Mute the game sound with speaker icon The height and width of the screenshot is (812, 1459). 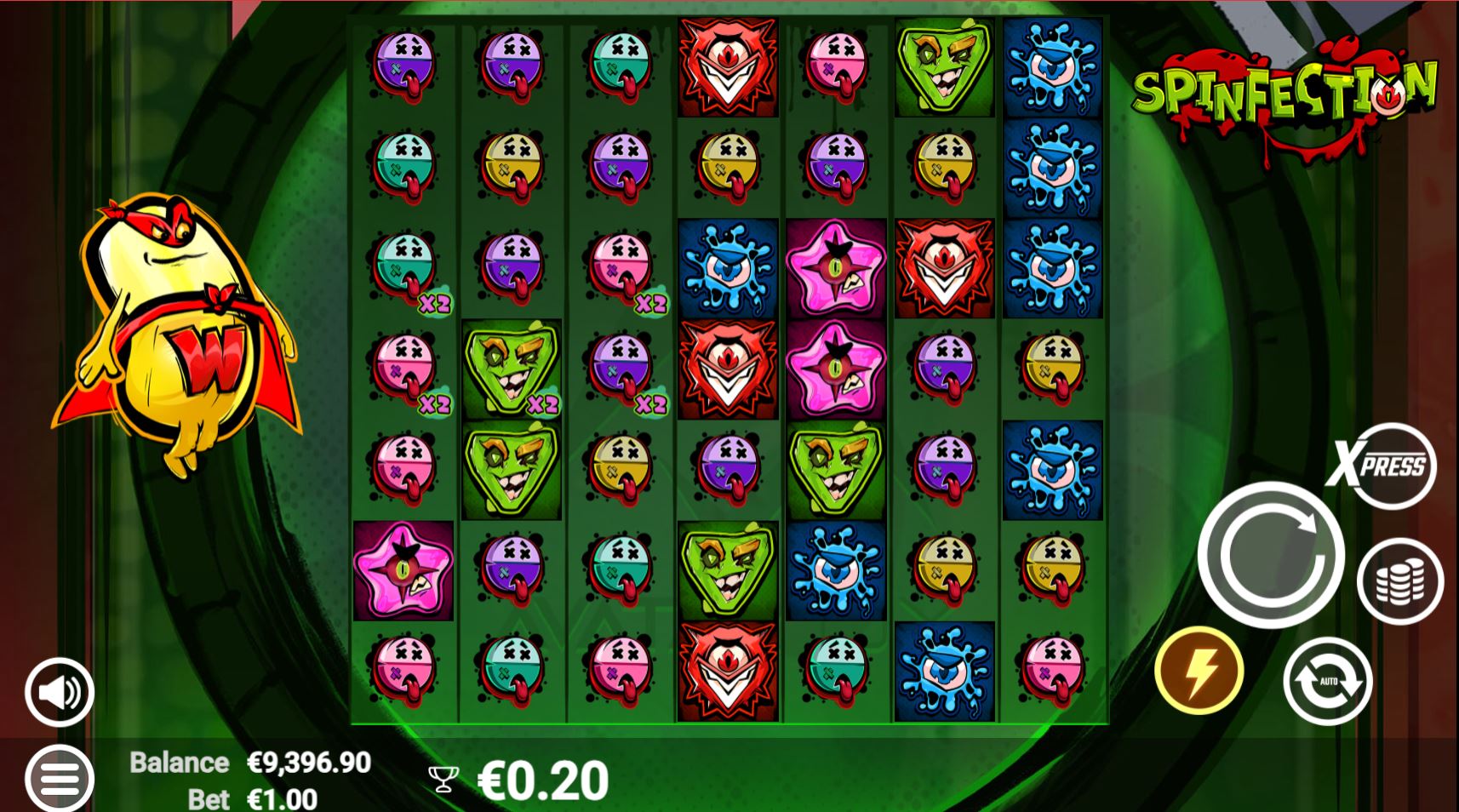(x=58, y=691)
